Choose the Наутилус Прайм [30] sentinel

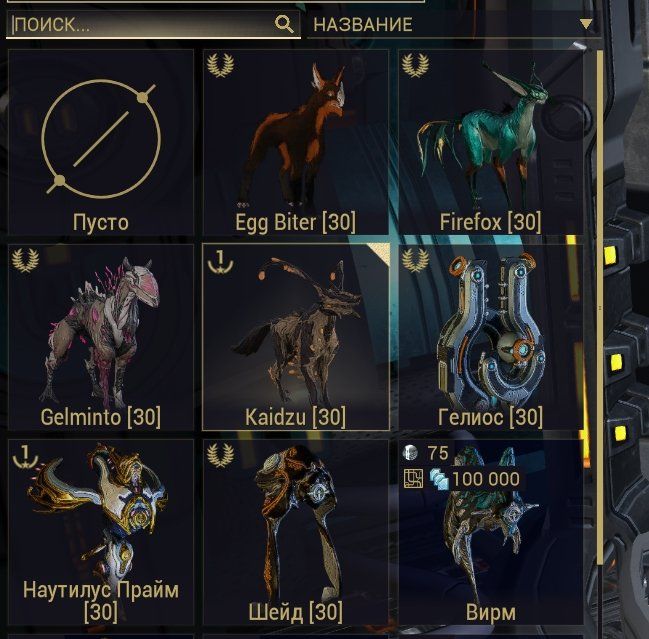[101, 531]
